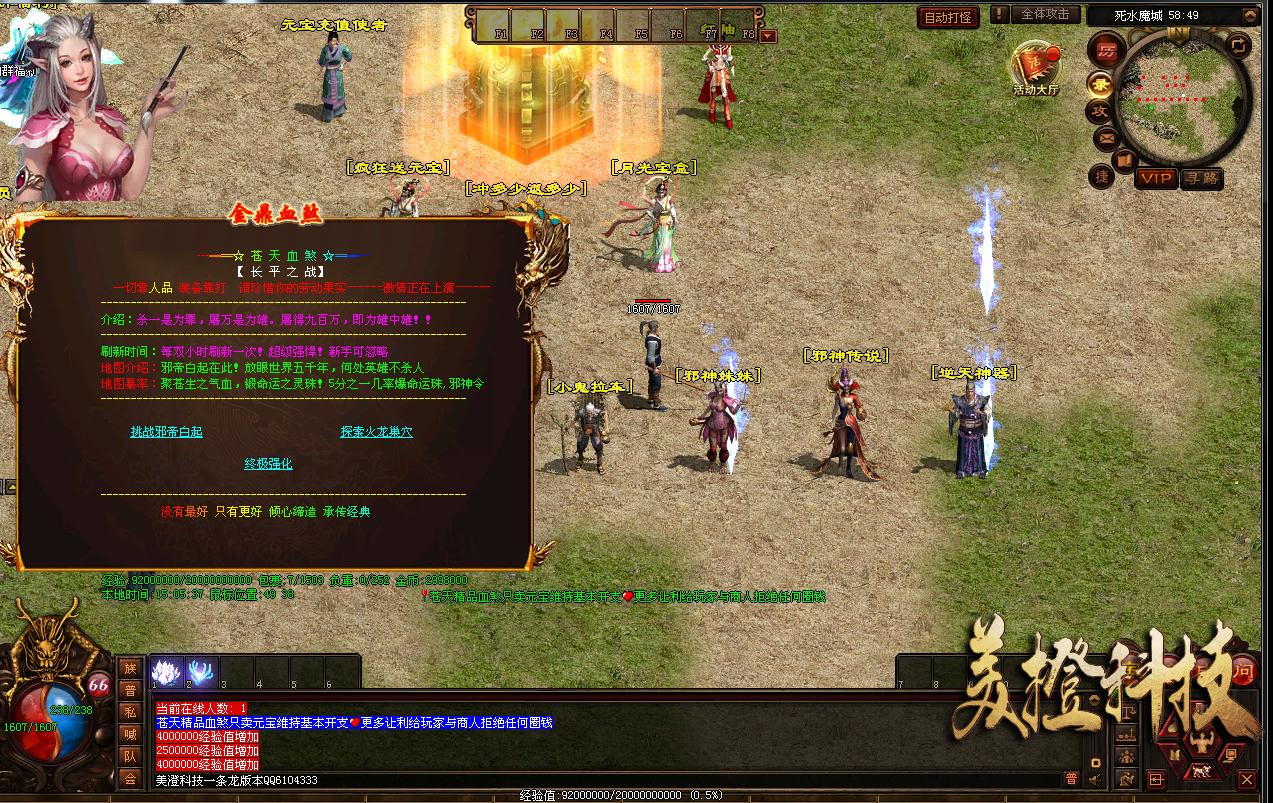This screenshot has width=1273, height=803.
Task: Select the 探索火龙巢穴 dialogue link
Action: (x=376, y=432)
